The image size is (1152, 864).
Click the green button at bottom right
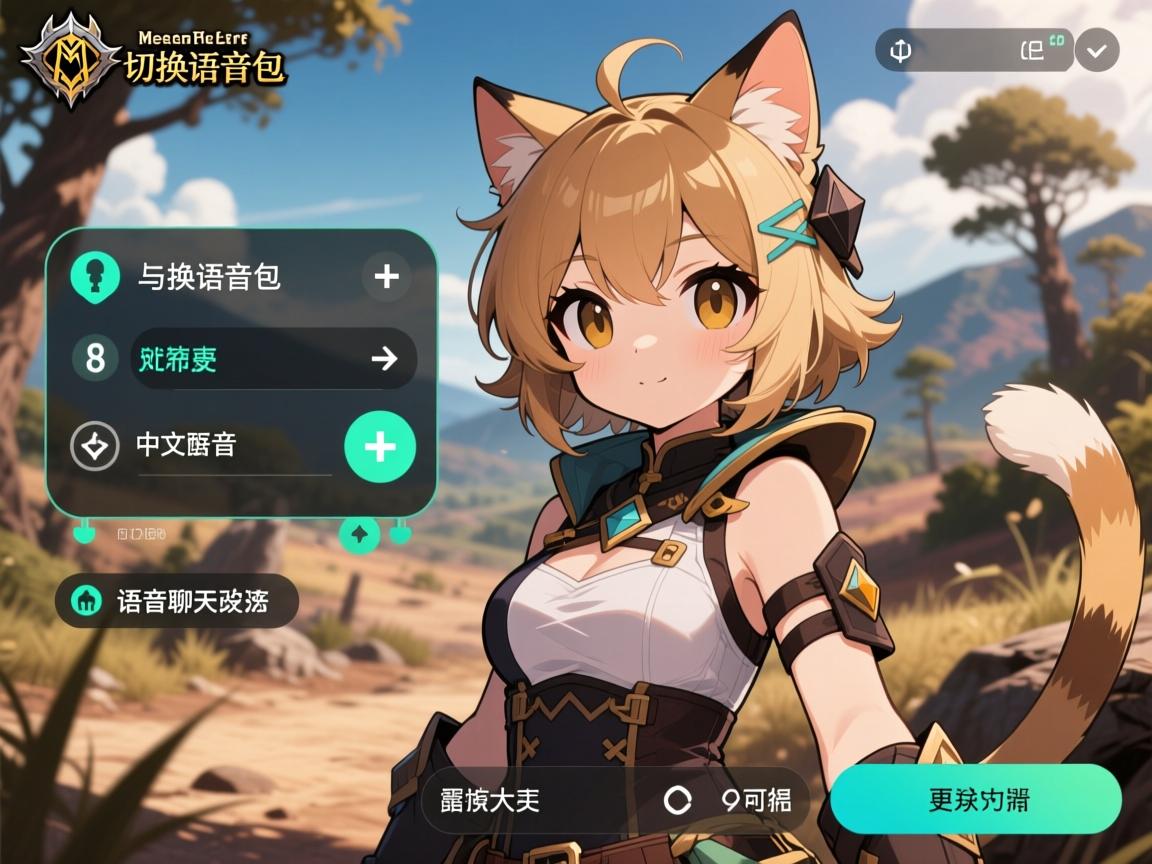click(x=975, y=799)
